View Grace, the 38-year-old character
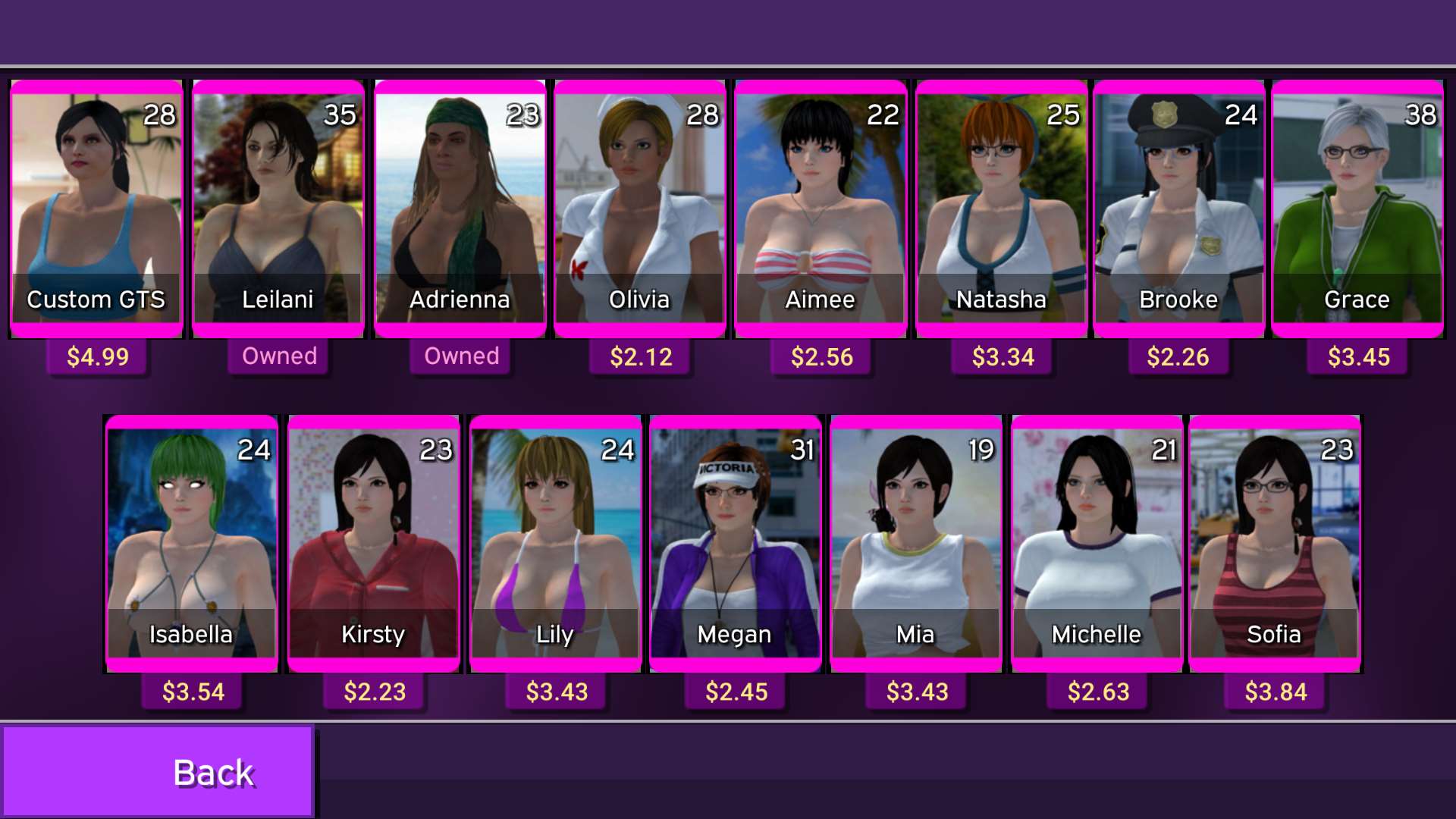This screenshot has height=819, width=1456. tap(1358, 205)
